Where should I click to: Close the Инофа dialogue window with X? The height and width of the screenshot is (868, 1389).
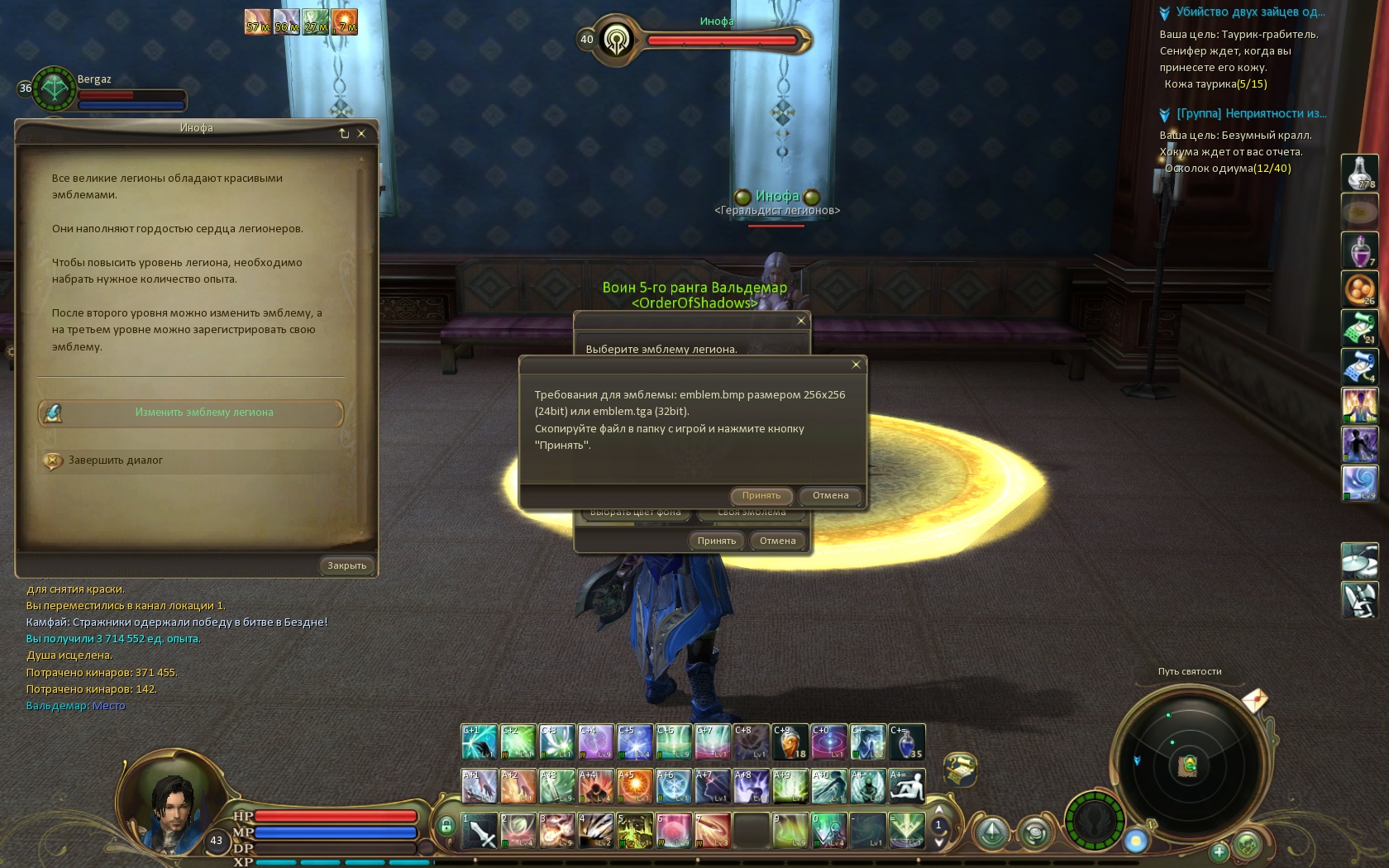pos(361,133)
